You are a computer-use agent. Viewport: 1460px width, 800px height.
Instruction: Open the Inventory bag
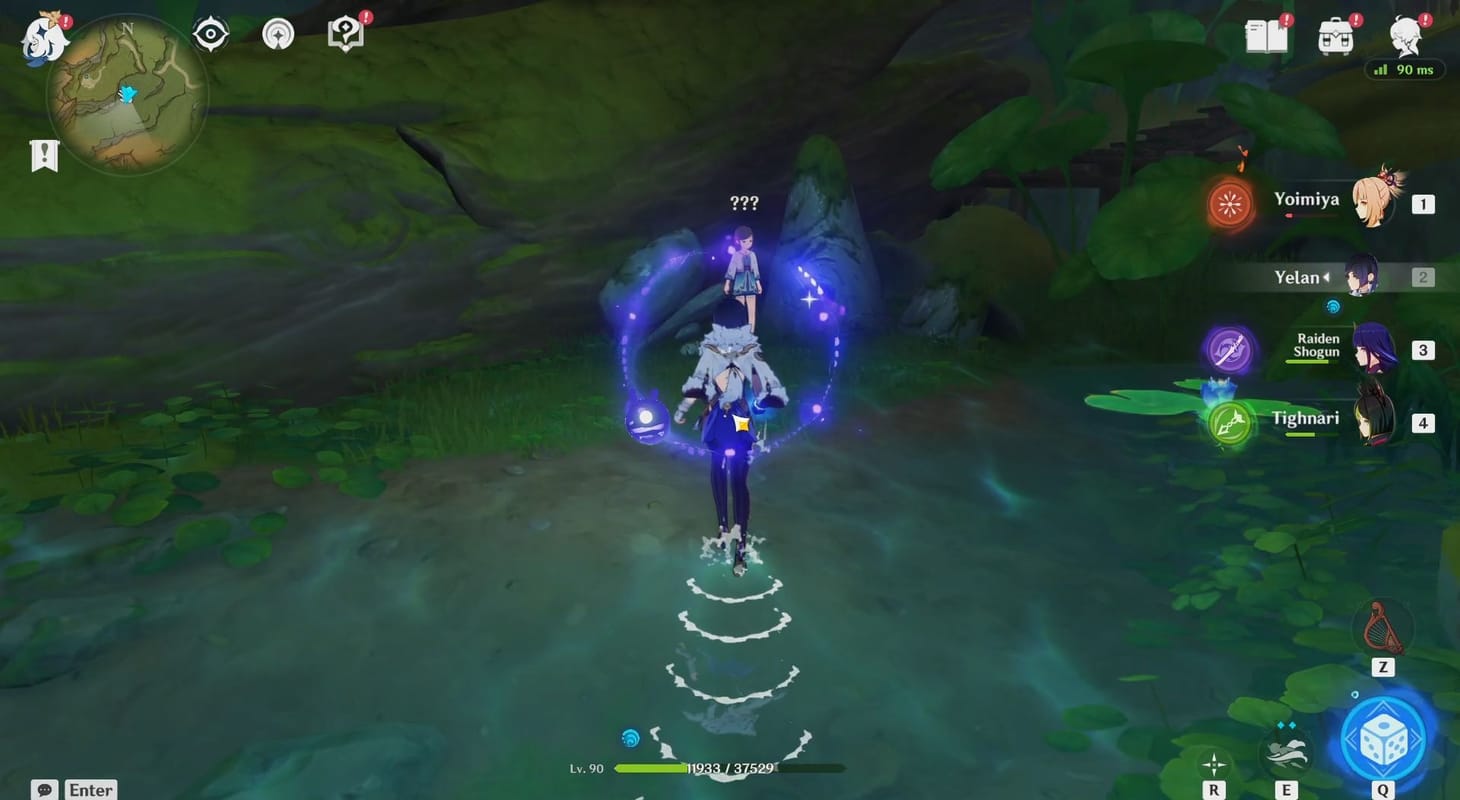pos(1336,33)
